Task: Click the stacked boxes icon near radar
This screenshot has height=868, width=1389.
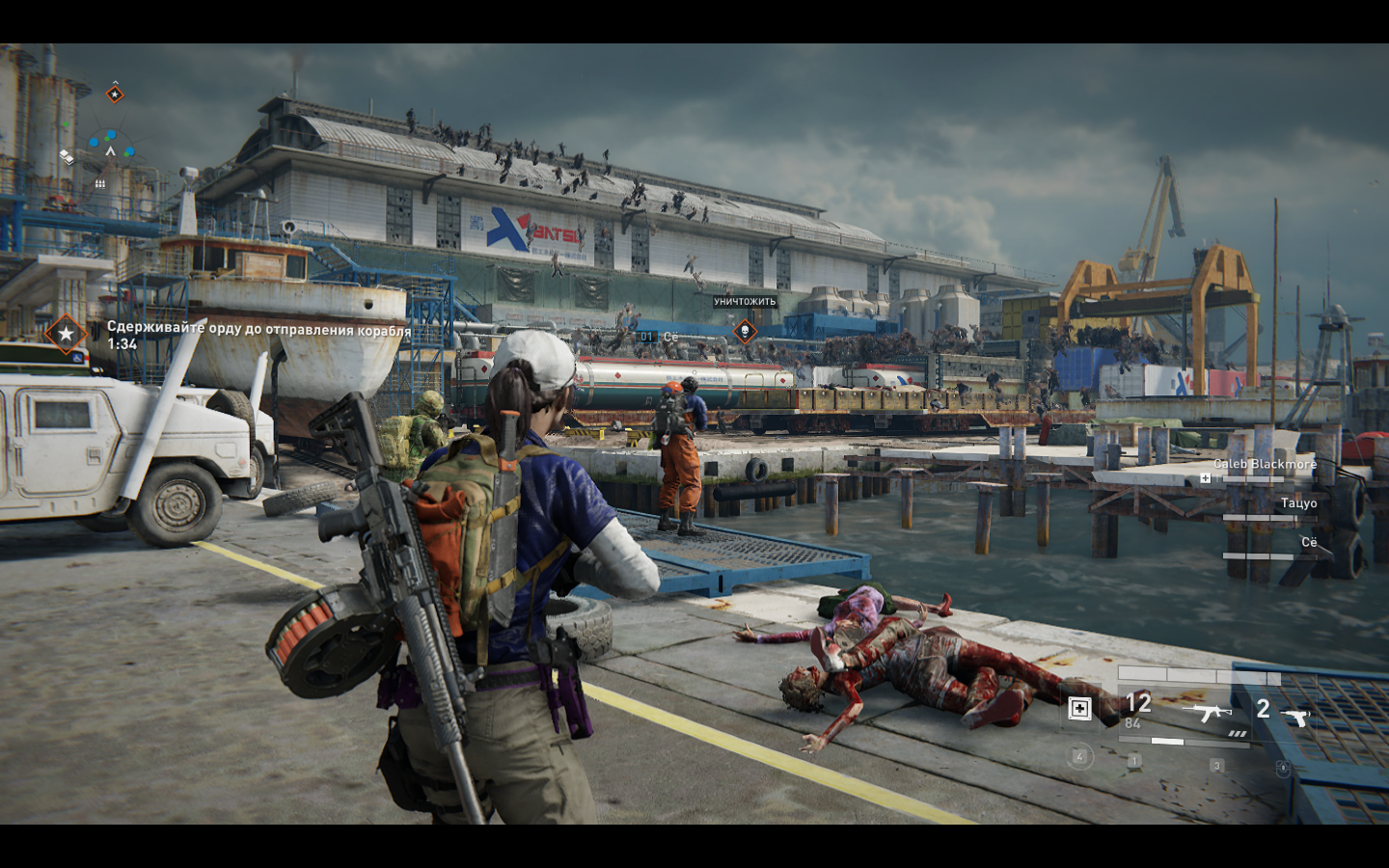Action: (67, 156)
